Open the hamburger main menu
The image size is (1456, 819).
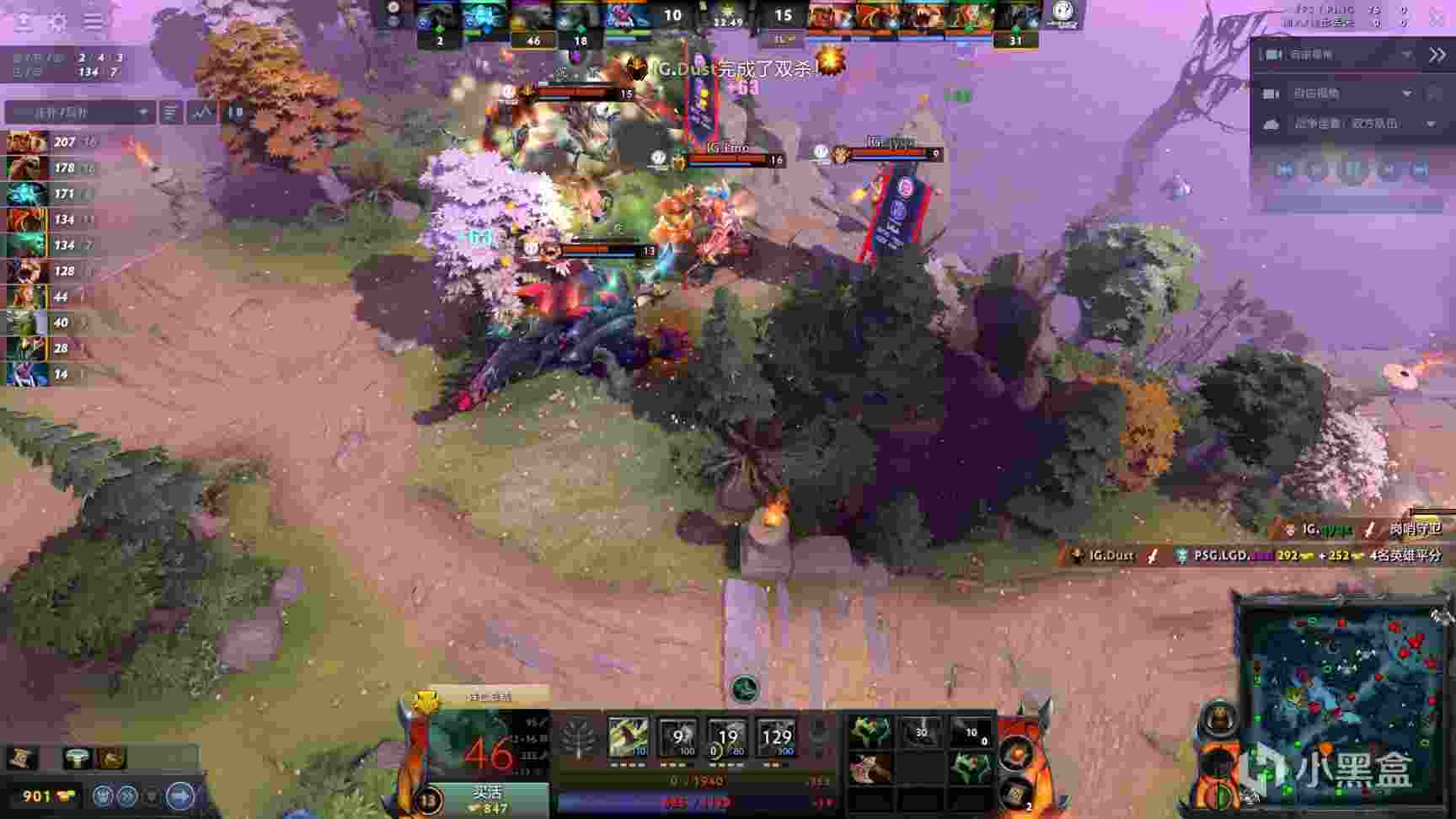(93, 22)
